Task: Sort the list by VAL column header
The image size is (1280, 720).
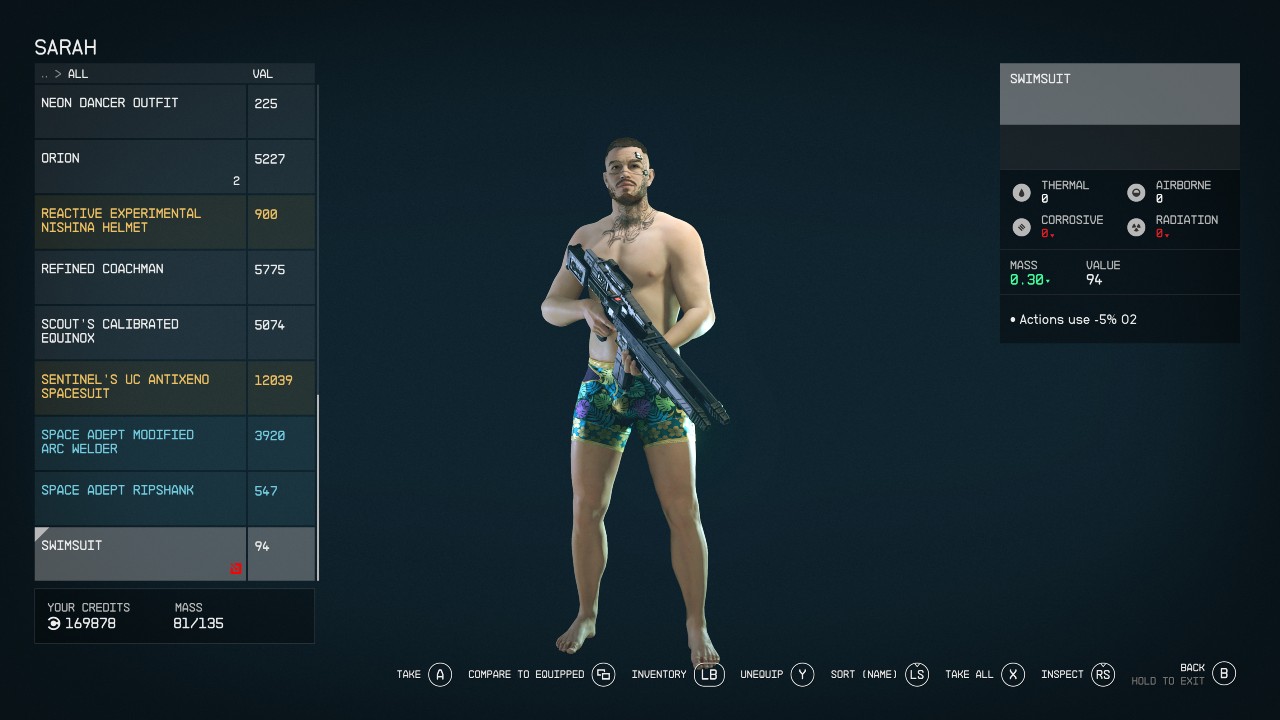Action: [x=263, y=74]
